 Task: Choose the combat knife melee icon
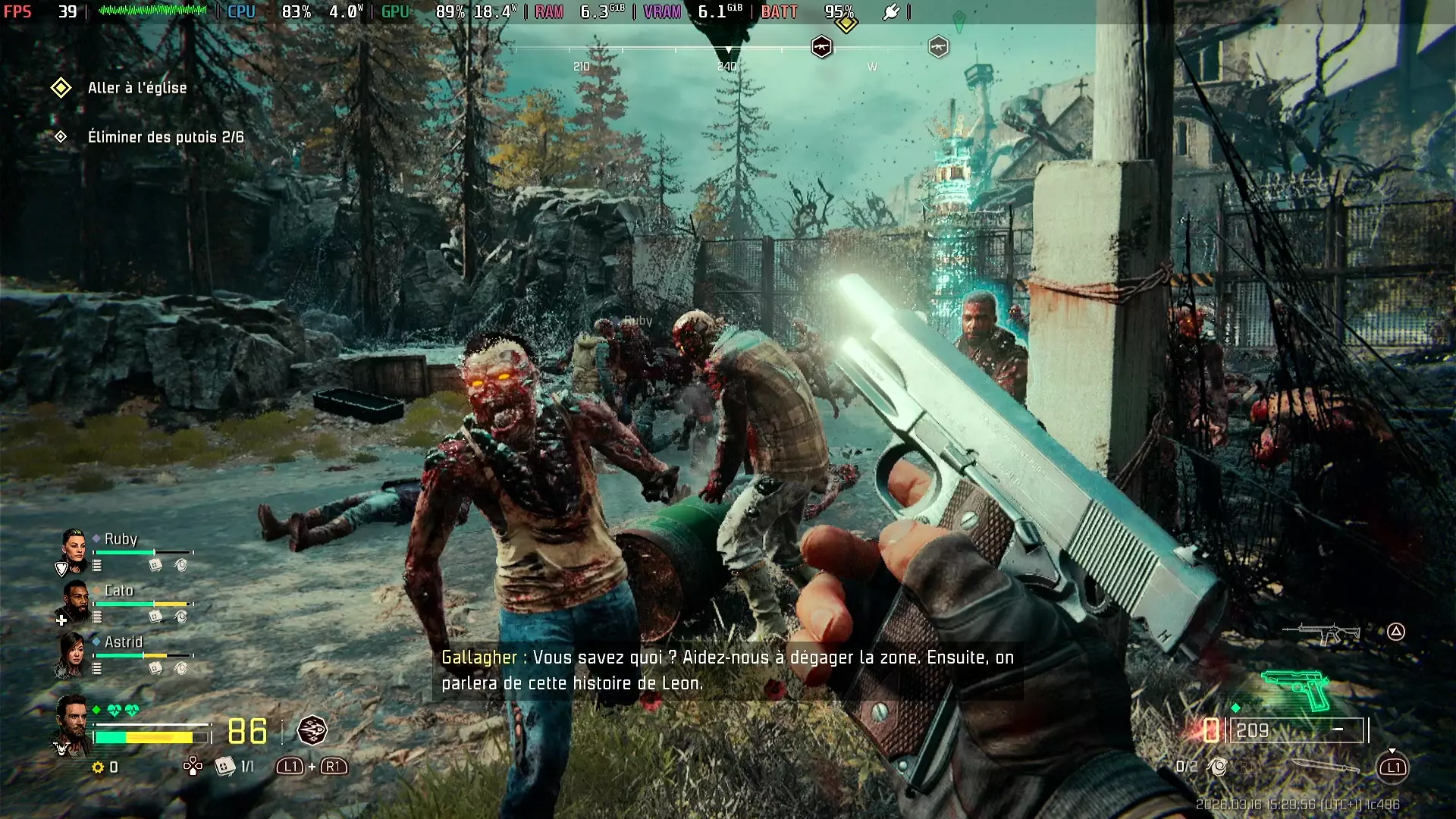click(x=1325, y=766)
